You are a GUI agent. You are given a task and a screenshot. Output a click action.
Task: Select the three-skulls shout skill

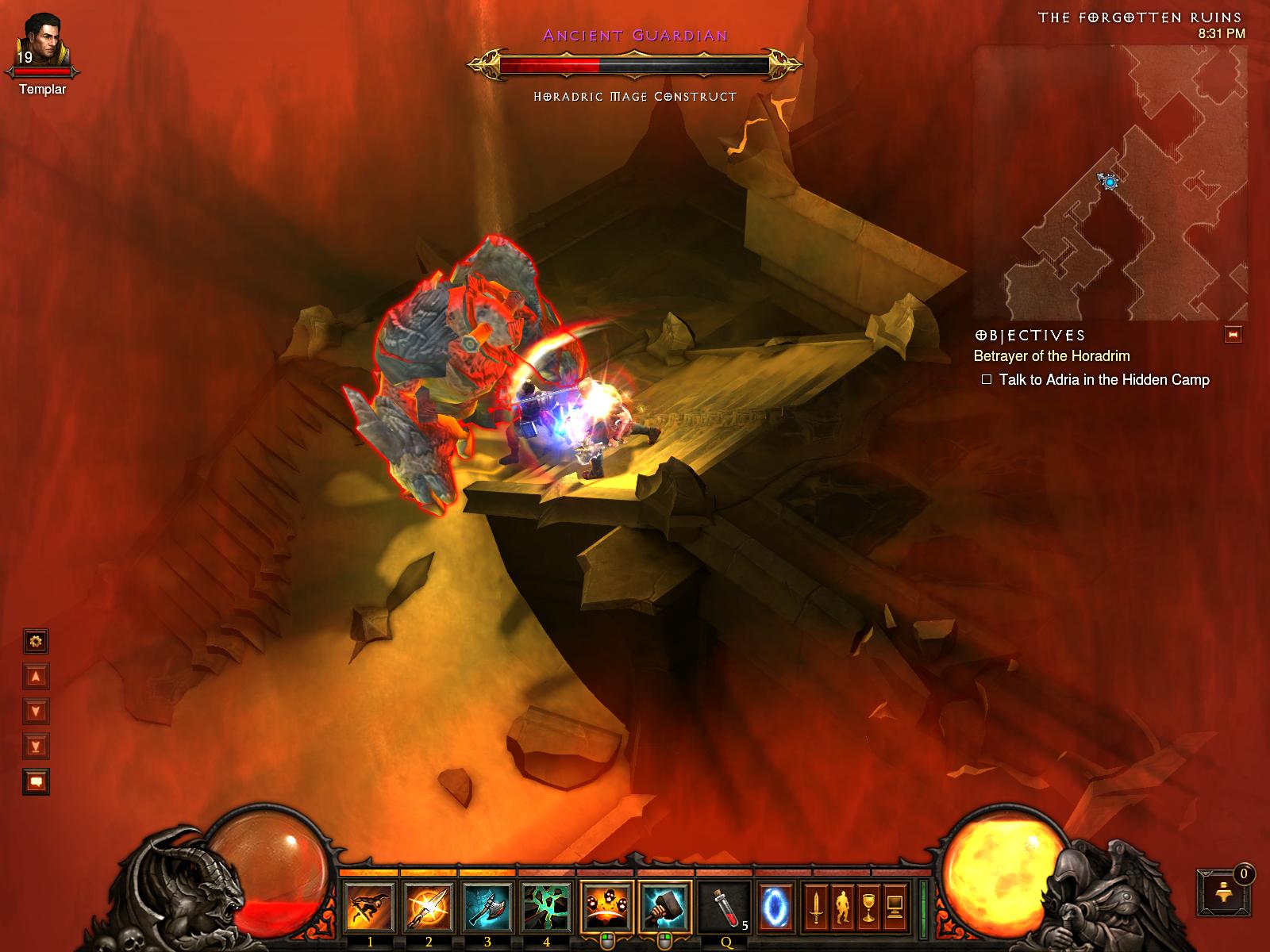coord(606,906)
